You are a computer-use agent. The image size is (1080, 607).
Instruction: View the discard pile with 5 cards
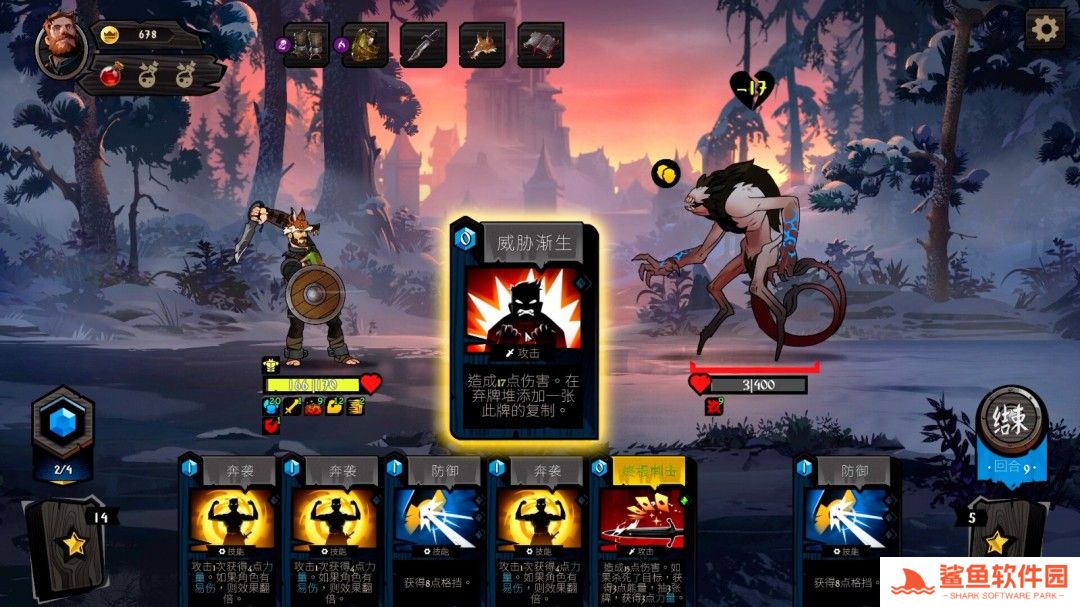[x=997, y=546]
